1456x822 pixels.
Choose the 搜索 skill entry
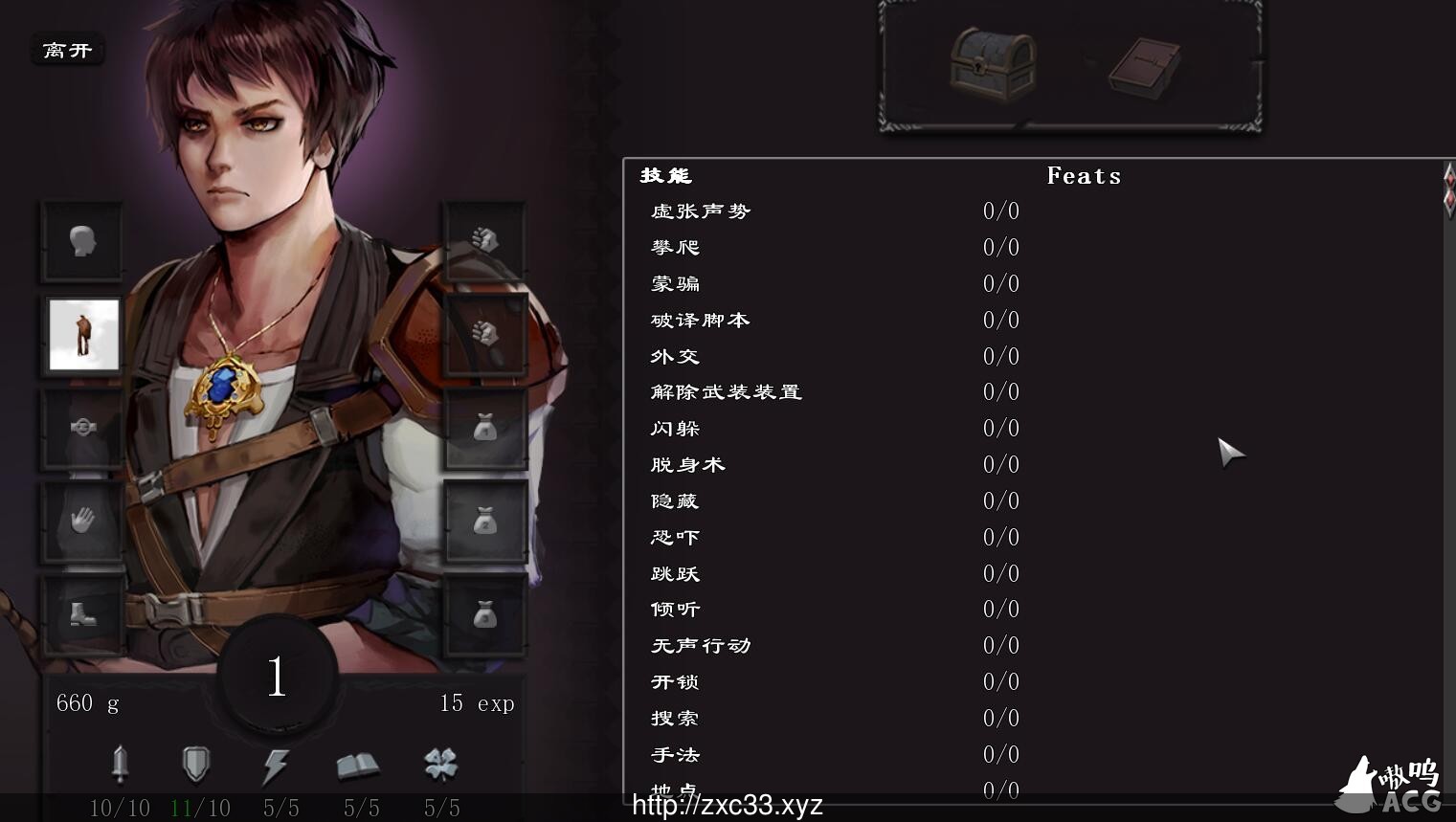point(676,719)
